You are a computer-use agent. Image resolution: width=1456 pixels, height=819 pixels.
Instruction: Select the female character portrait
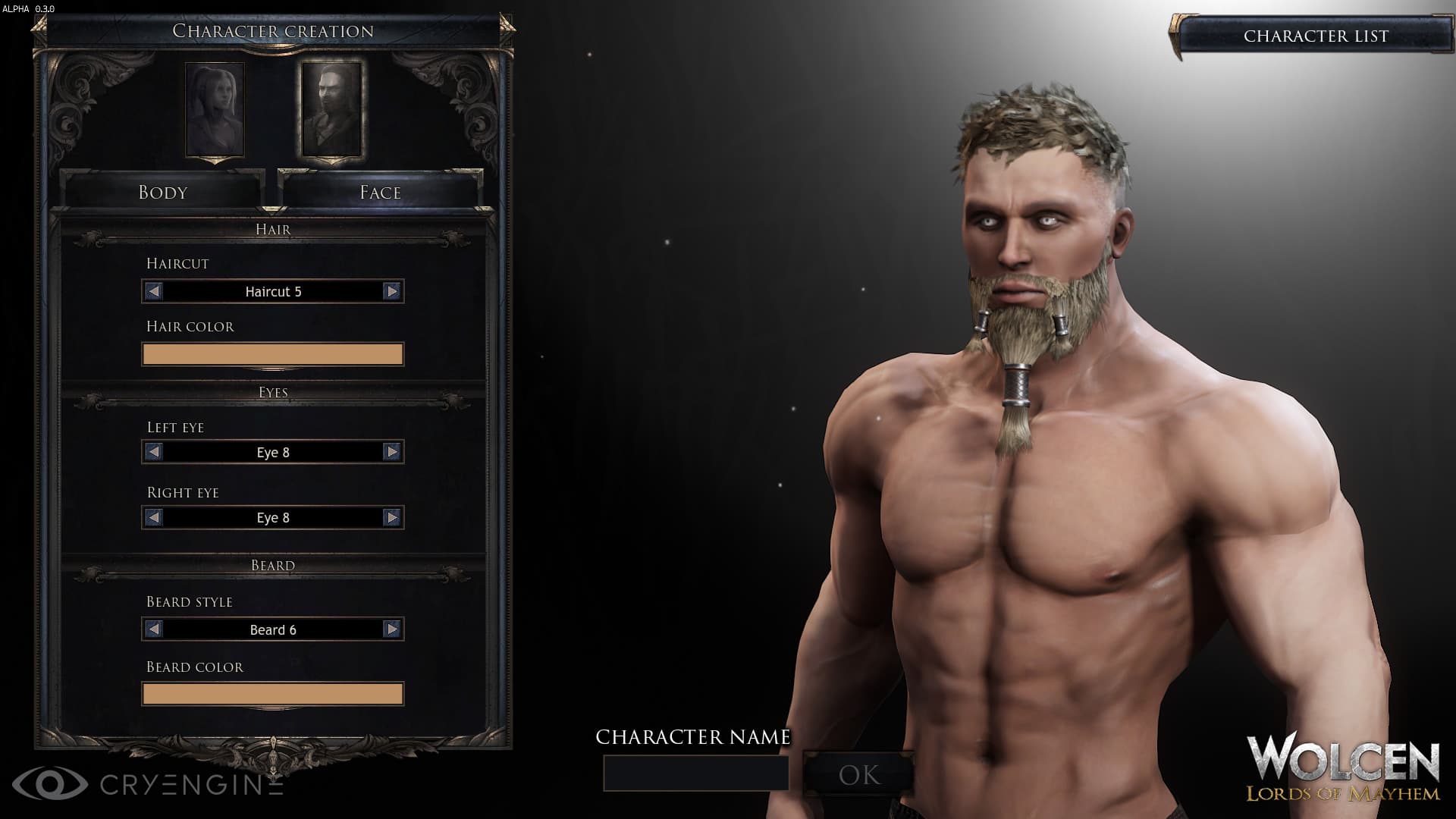pyautogui.click(x=215, y=110)
